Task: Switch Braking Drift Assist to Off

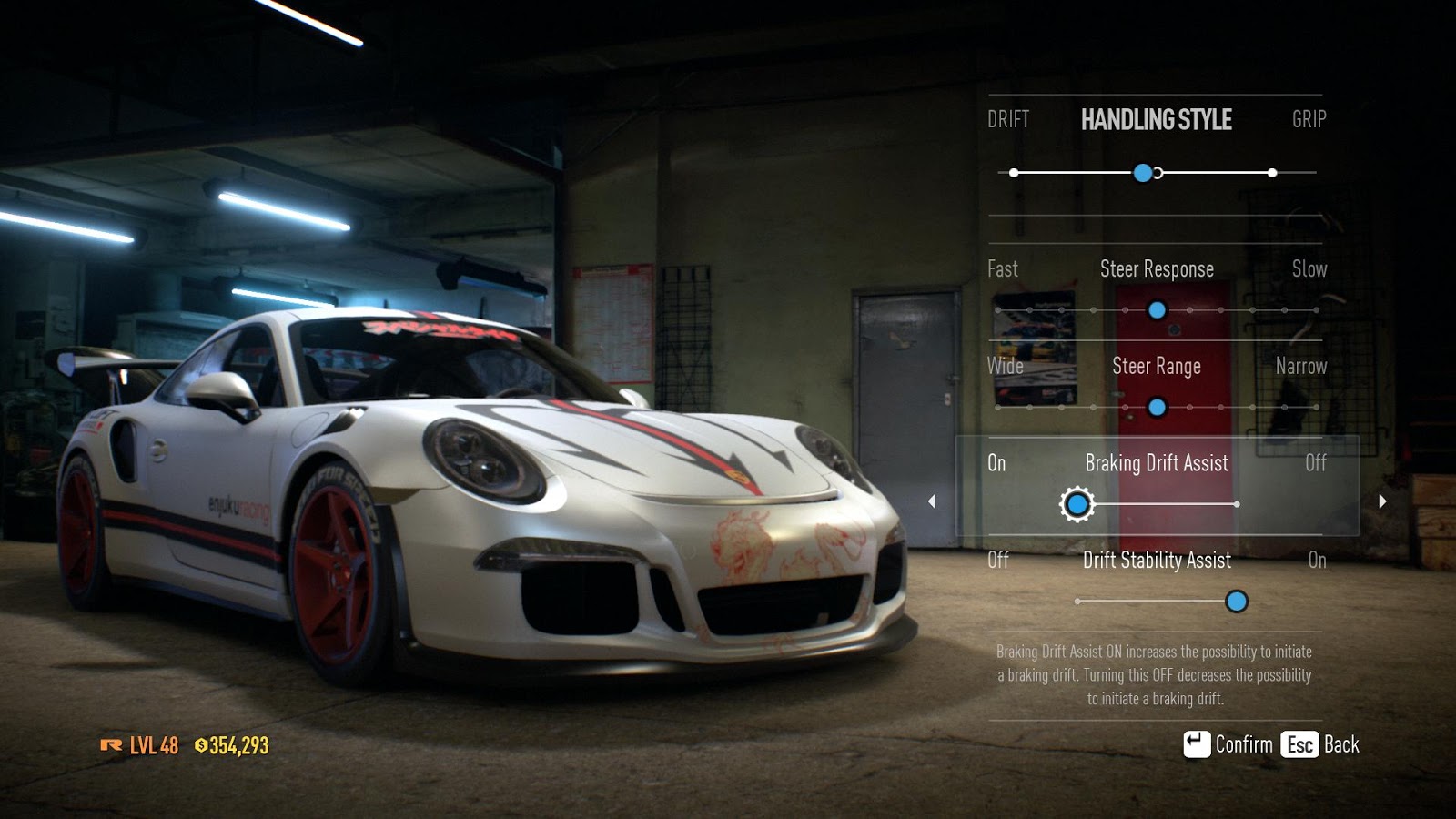Action: coord(1238,503)
